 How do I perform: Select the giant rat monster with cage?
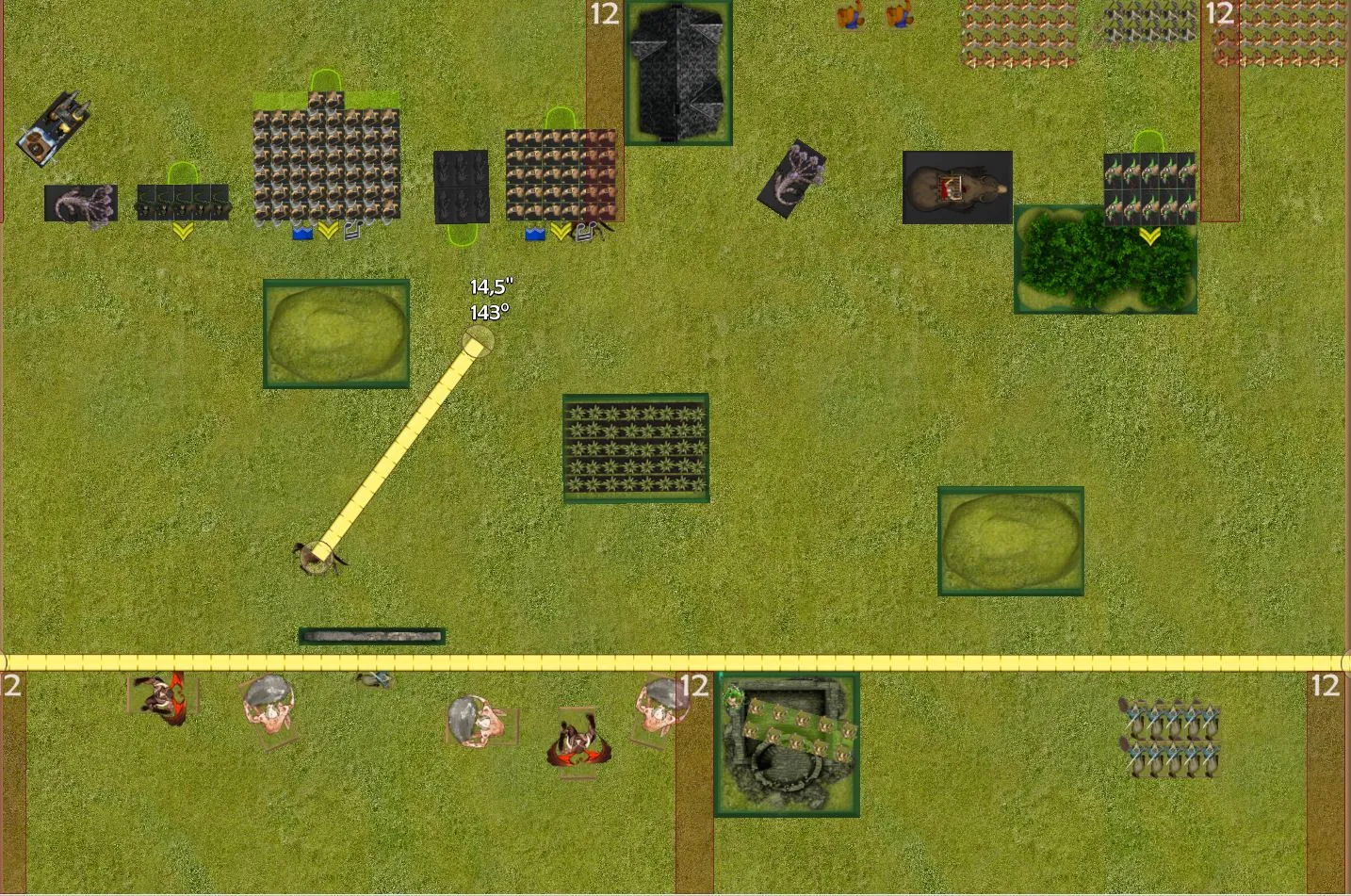[957, 187]
